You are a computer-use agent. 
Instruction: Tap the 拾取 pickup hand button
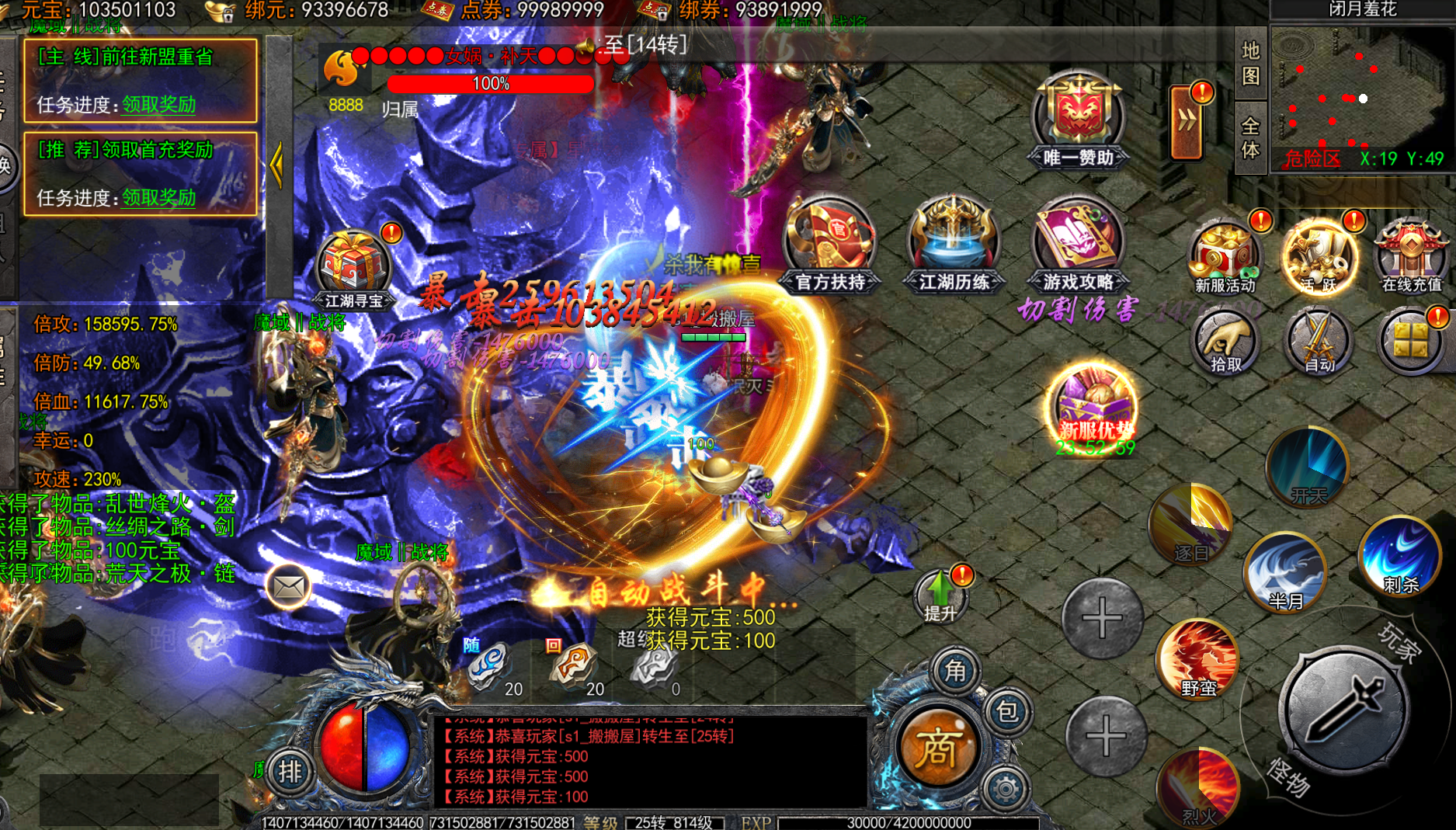1225,343
